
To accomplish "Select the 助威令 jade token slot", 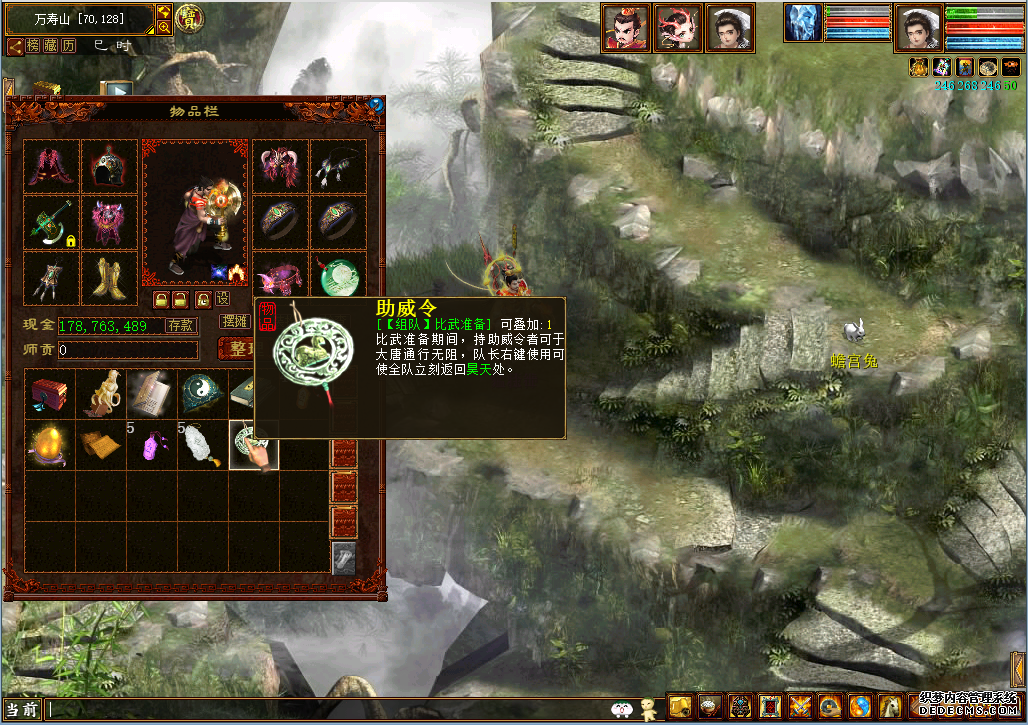I will click(253, 445).
